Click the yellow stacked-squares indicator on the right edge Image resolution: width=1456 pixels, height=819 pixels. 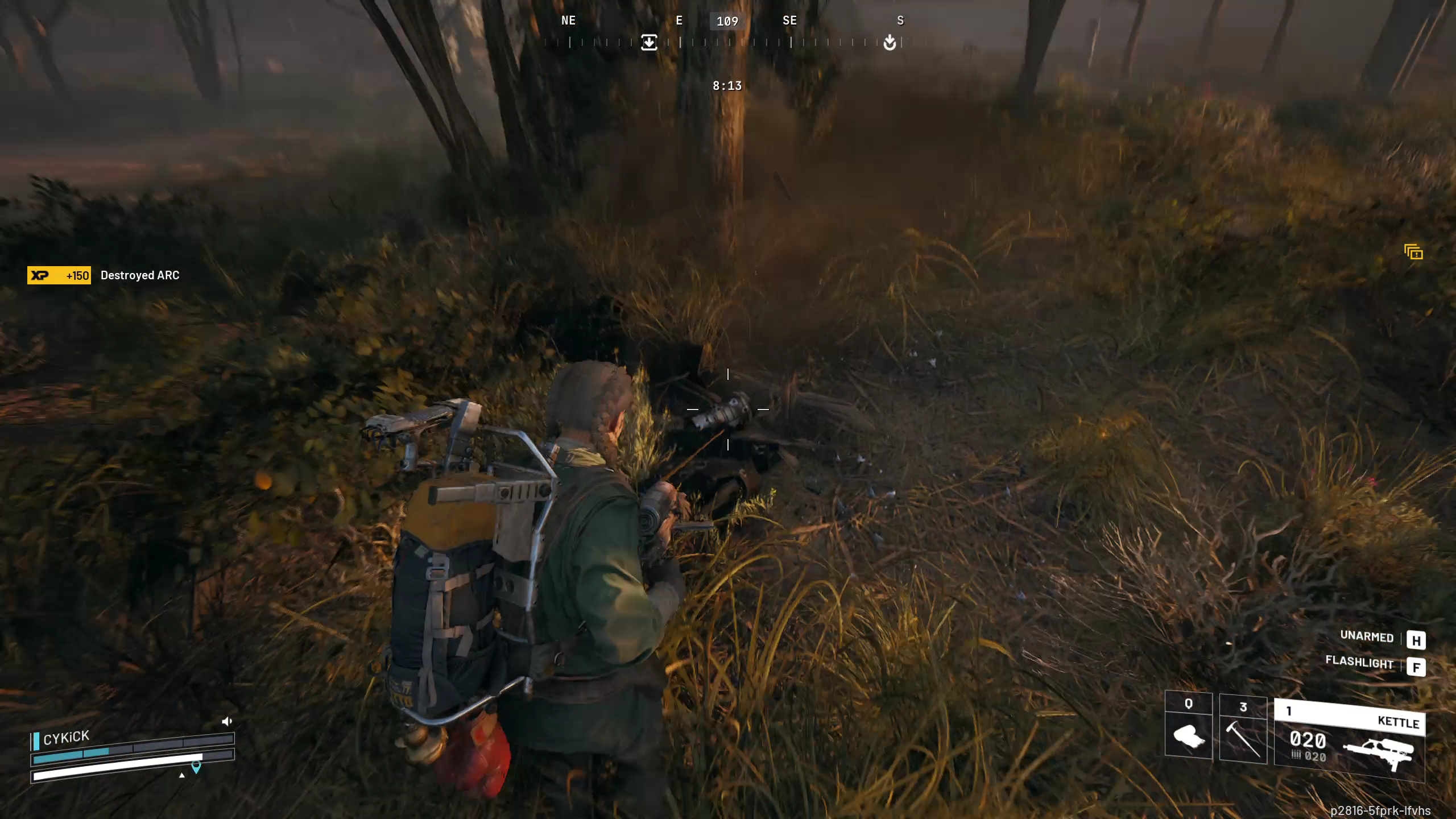click(x=1414, y=251)
